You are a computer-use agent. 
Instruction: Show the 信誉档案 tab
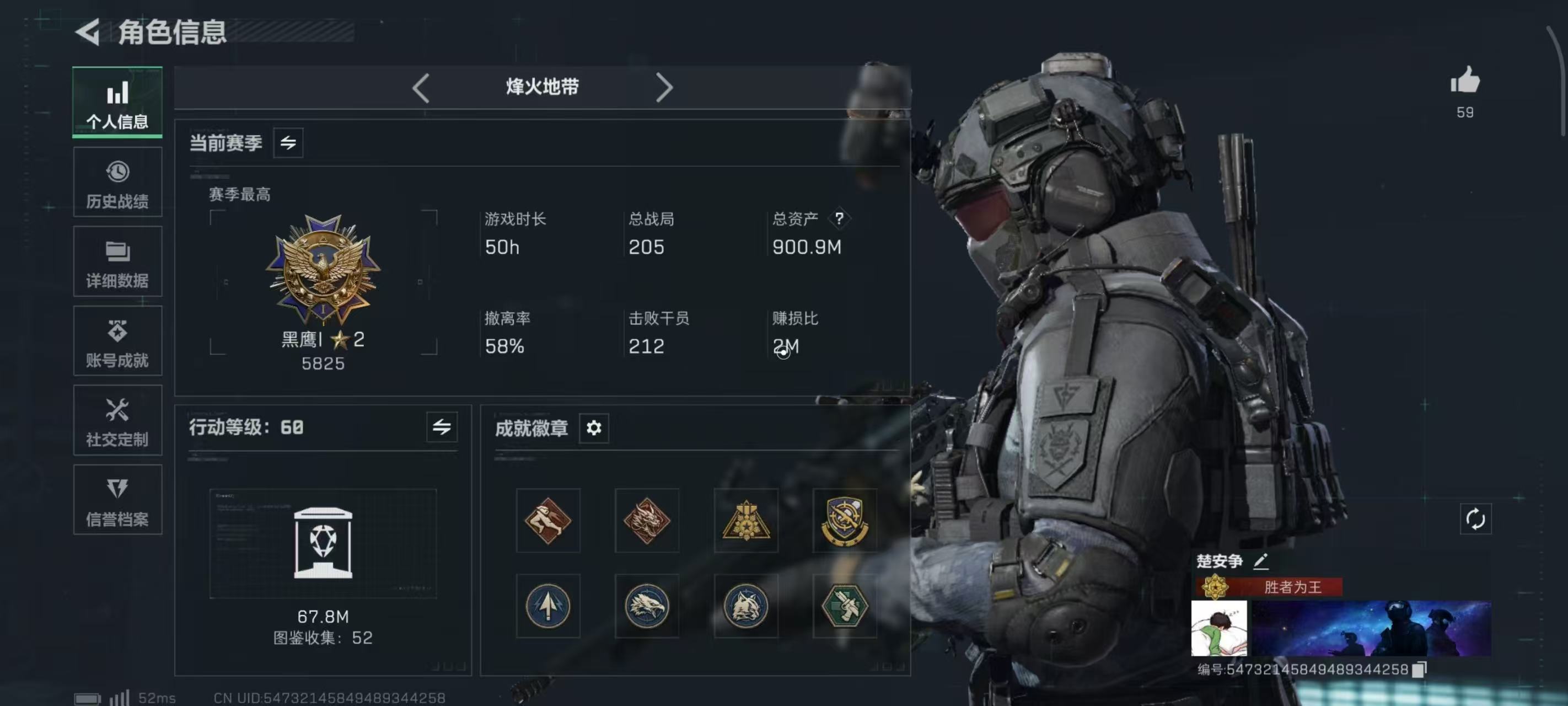click(117, 500)
